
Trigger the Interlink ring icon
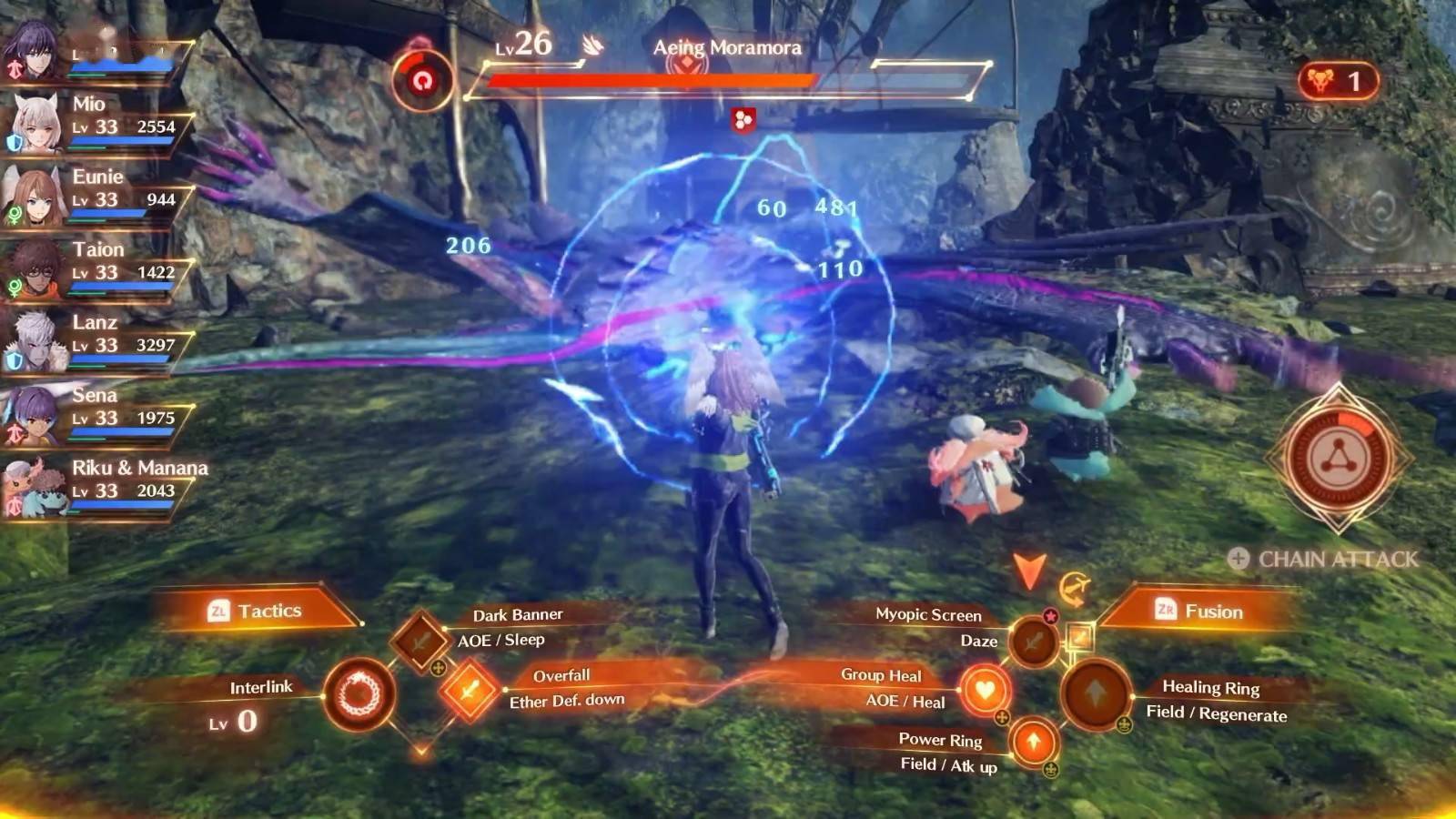(359, 695)
